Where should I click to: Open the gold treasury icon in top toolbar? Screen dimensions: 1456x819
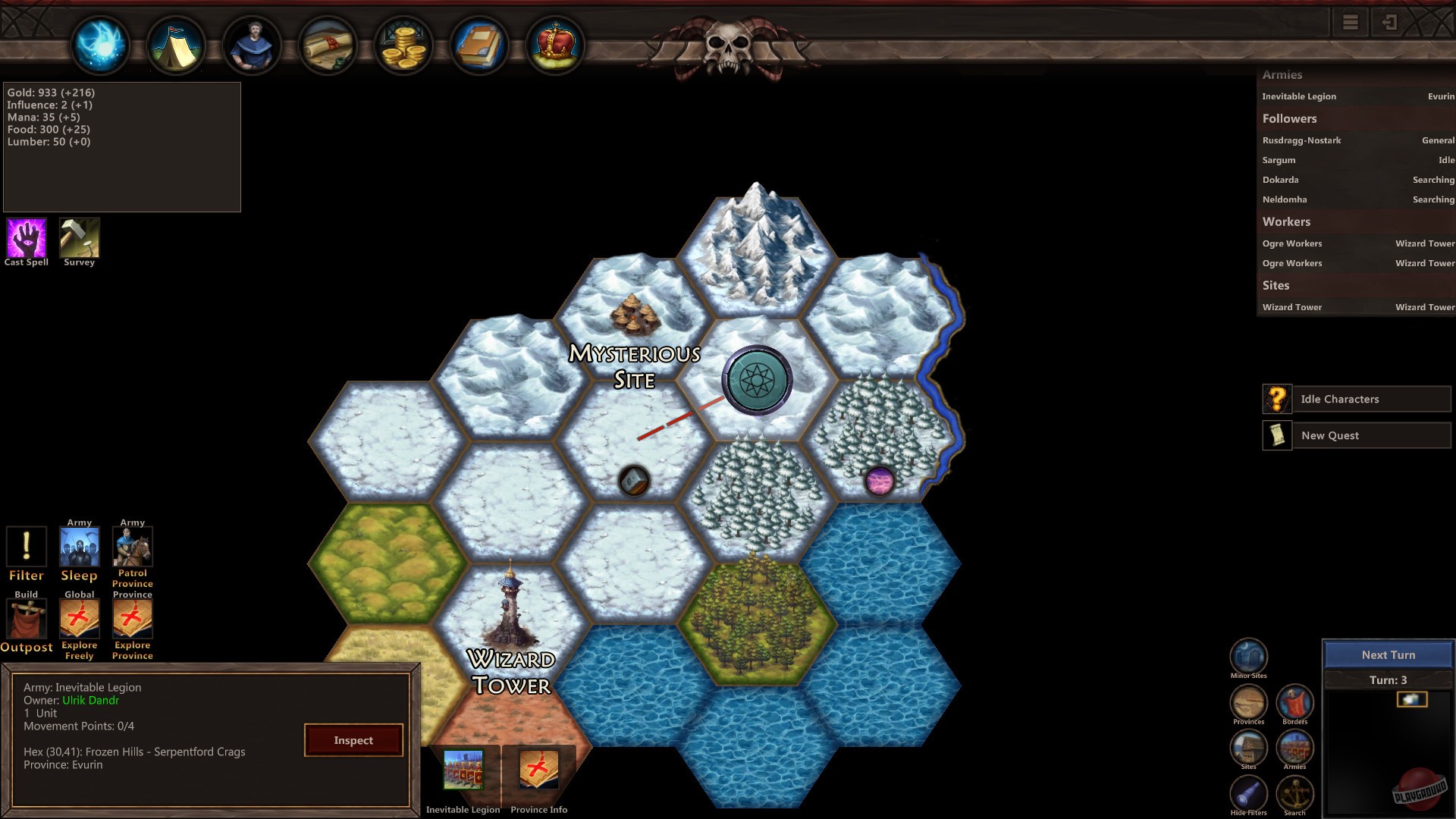pos(403,44)
